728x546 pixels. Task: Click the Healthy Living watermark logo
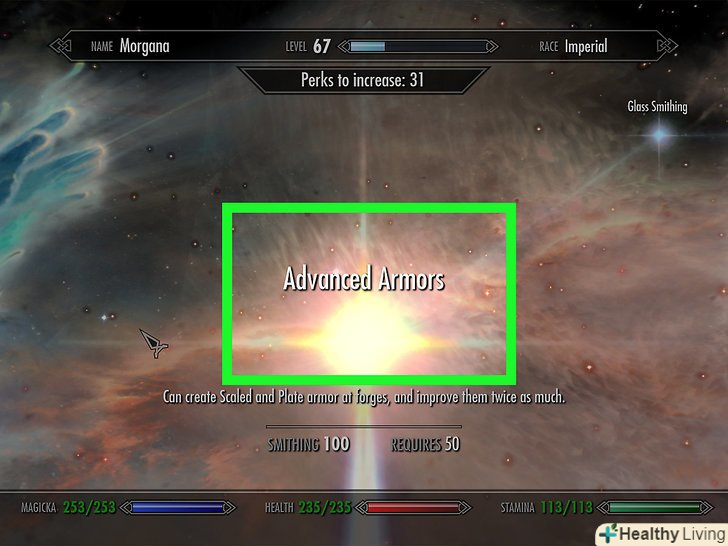coord(659,533)
